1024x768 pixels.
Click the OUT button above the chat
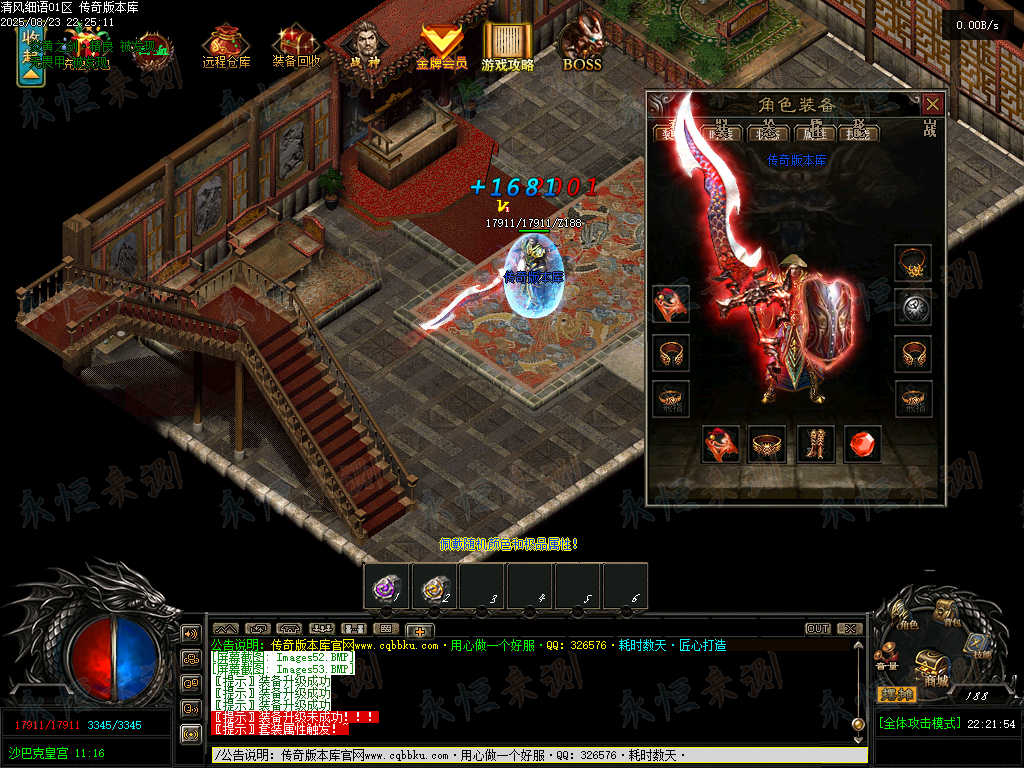point(818,629)
